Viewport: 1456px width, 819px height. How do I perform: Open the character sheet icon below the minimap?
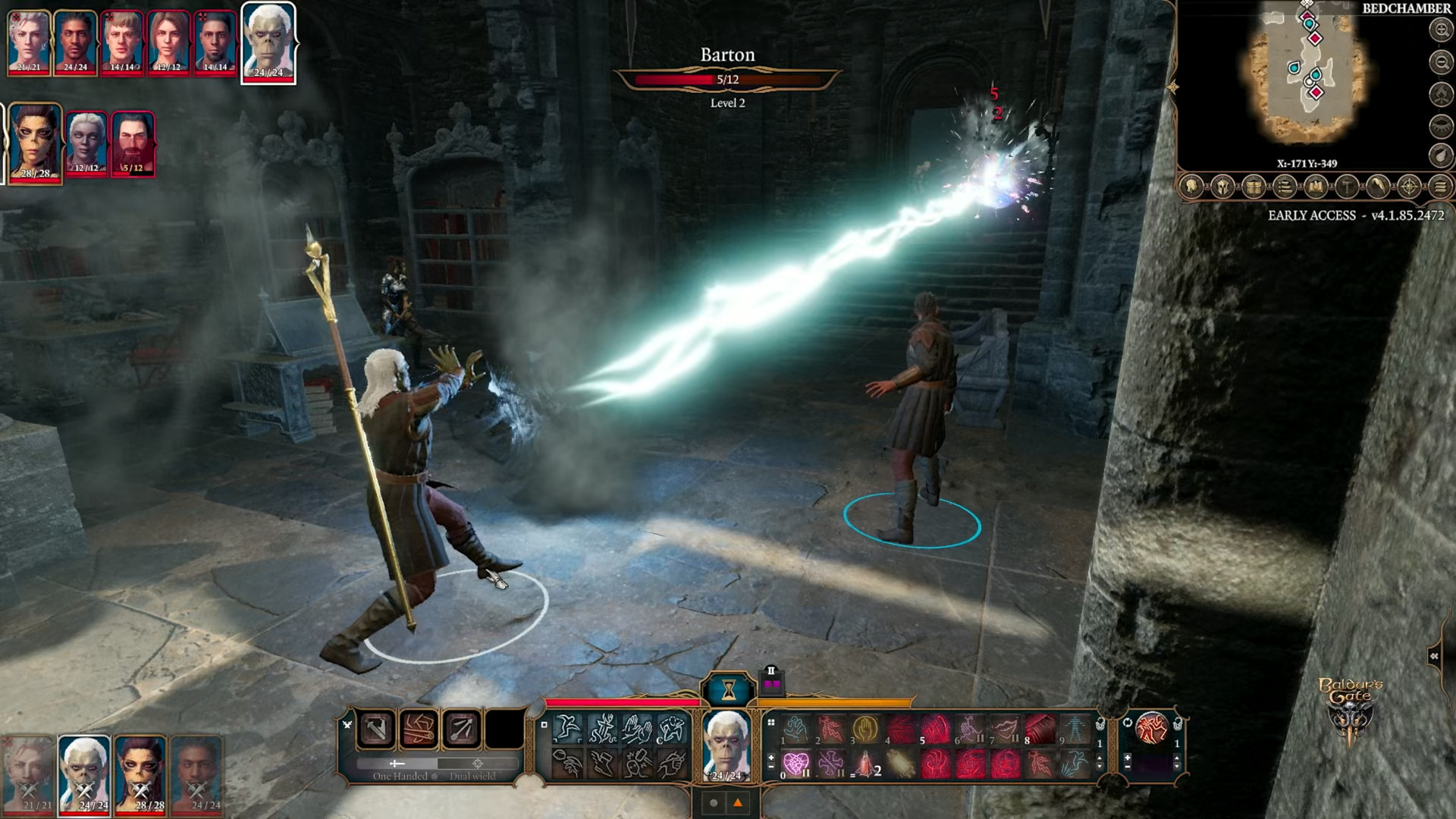[1191, 186]
